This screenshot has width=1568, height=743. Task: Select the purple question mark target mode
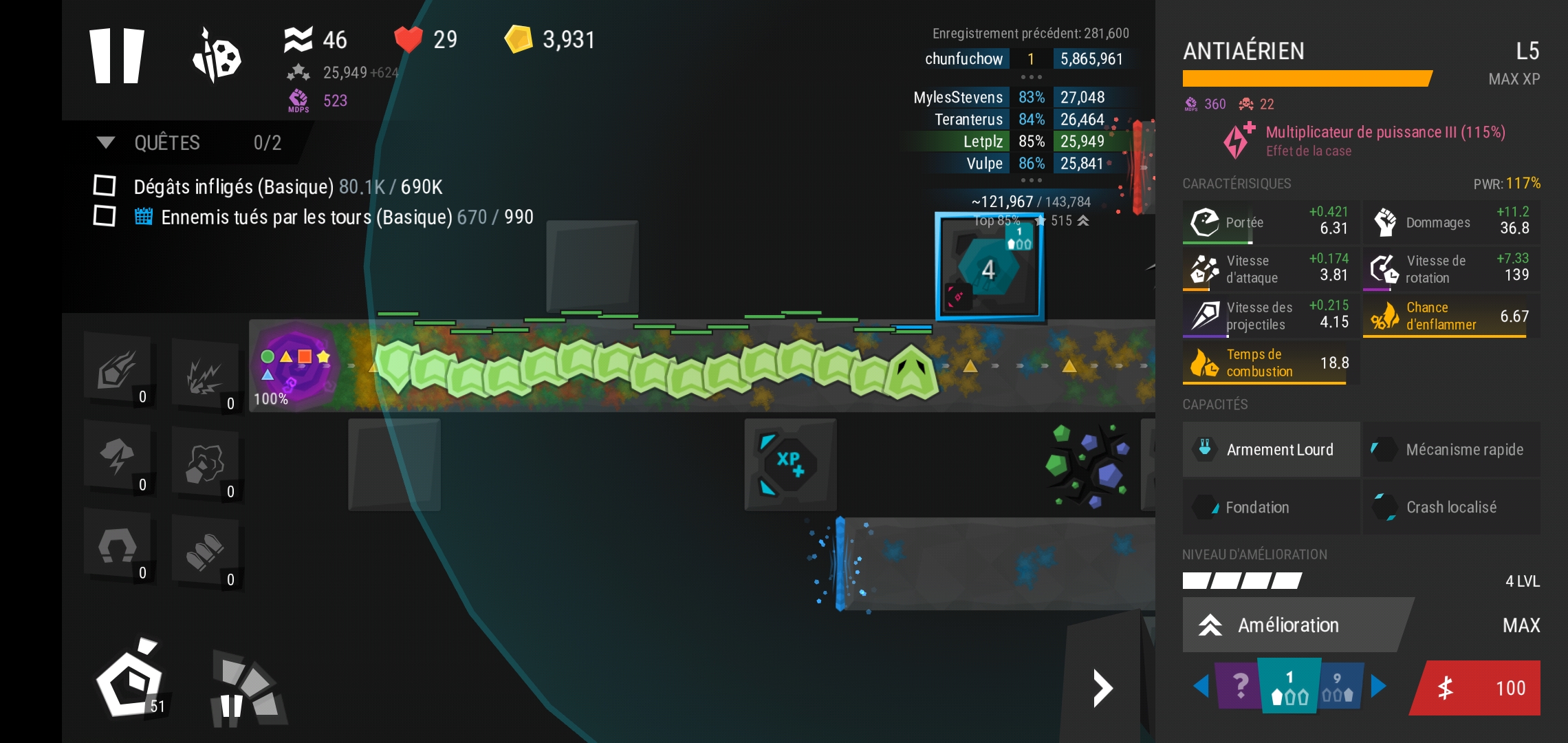1238,686
